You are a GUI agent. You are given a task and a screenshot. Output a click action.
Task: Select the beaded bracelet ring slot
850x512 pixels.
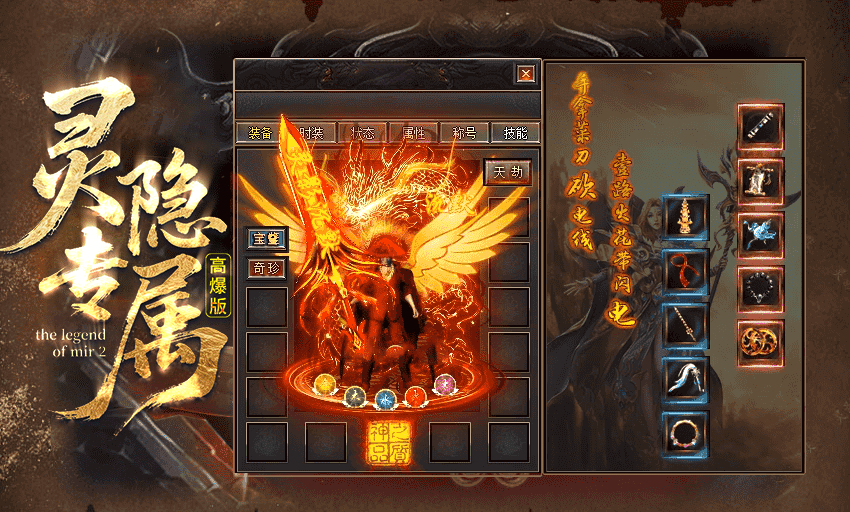click(686, 433)
